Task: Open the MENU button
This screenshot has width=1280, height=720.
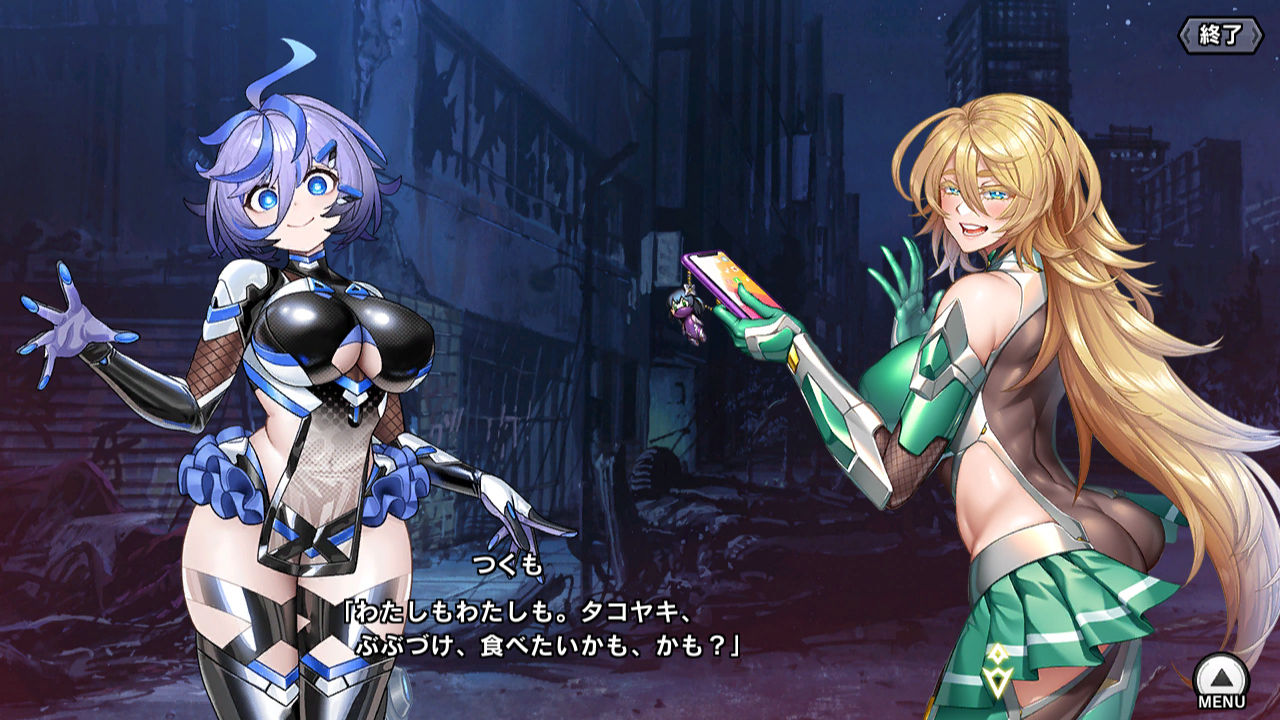Action: click(x=1221, y=679)
